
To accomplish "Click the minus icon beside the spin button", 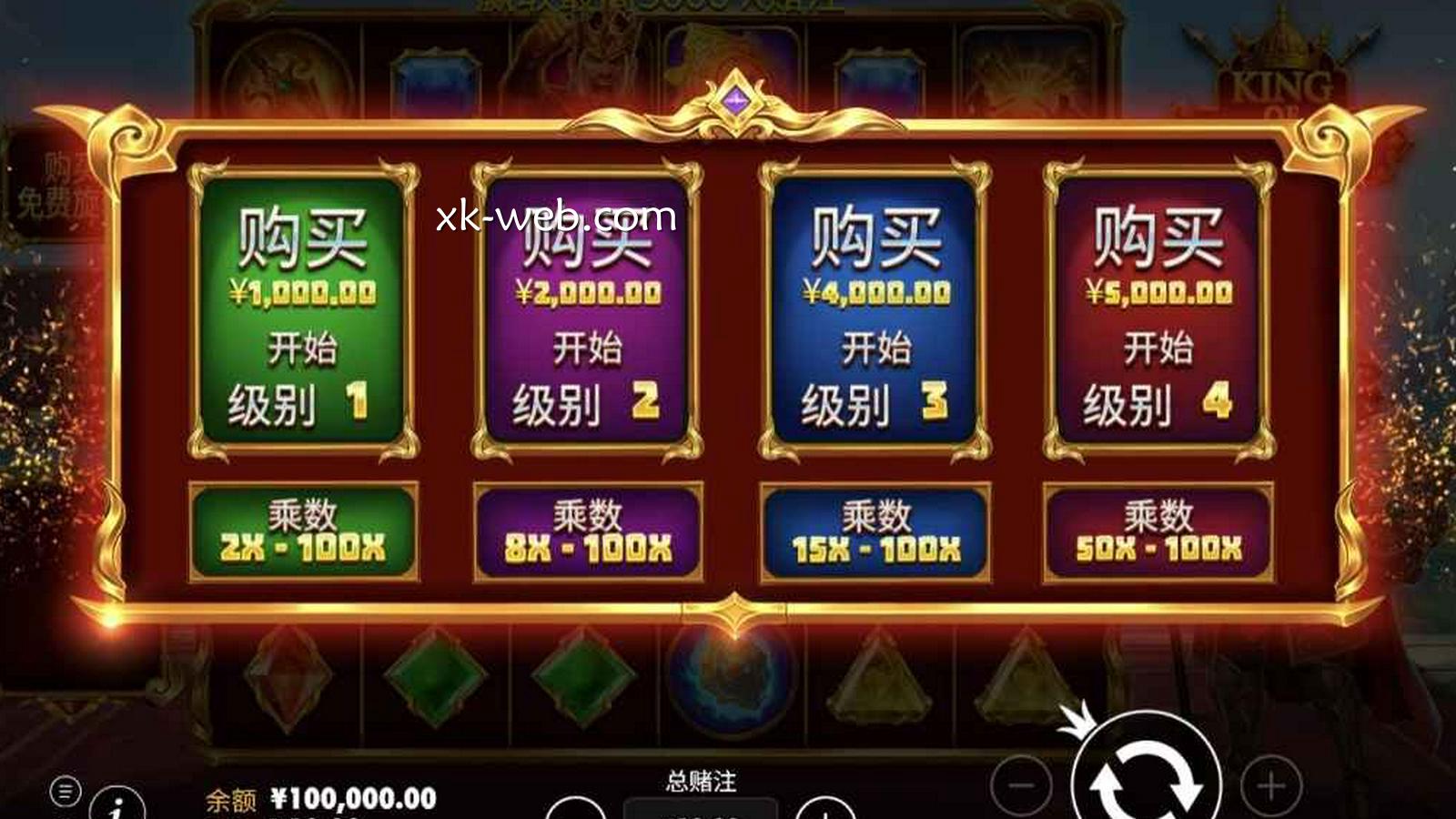I will [x=1021, y=784].
